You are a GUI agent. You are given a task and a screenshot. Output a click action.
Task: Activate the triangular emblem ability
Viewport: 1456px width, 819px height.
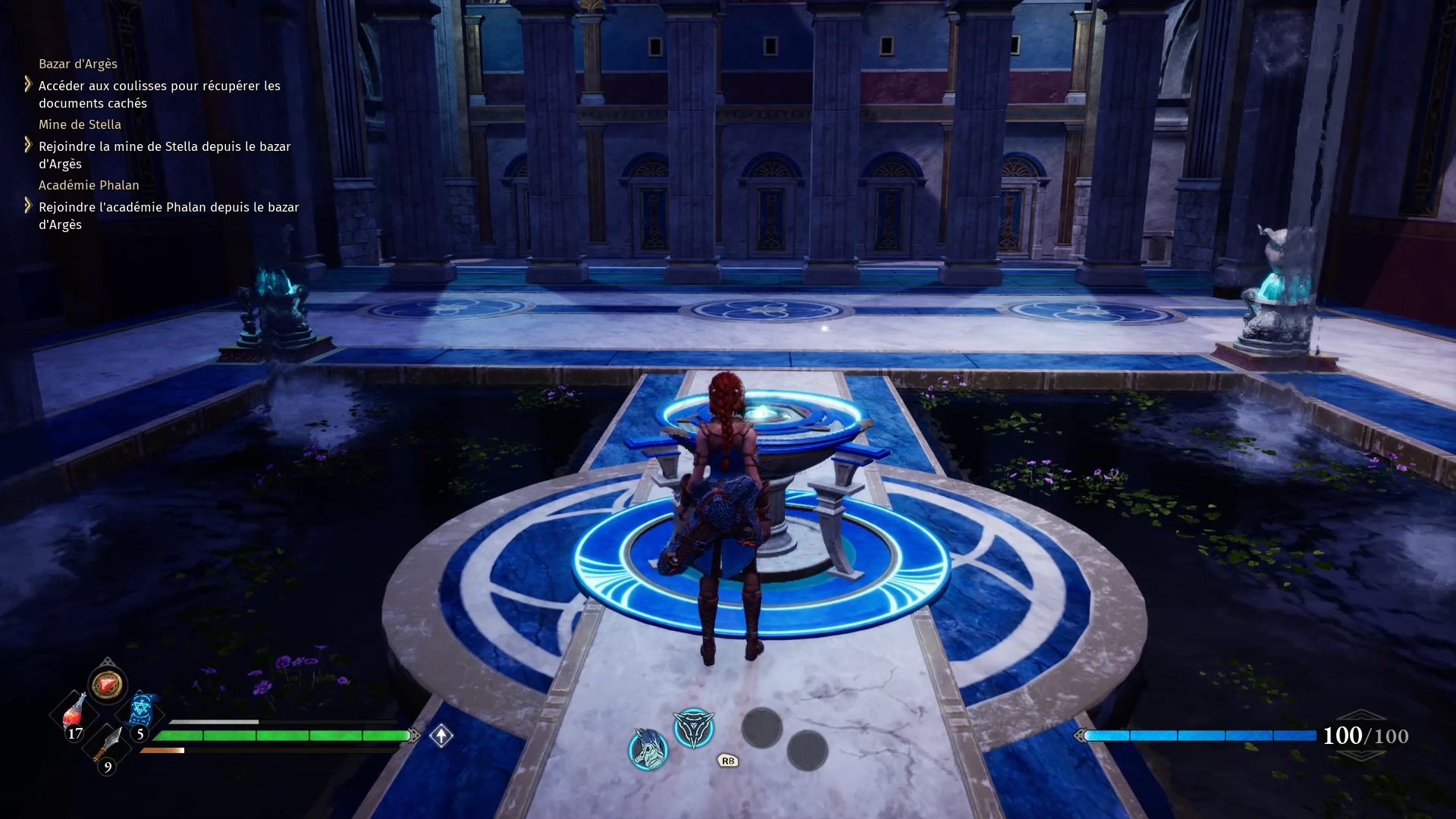(694, 729)
